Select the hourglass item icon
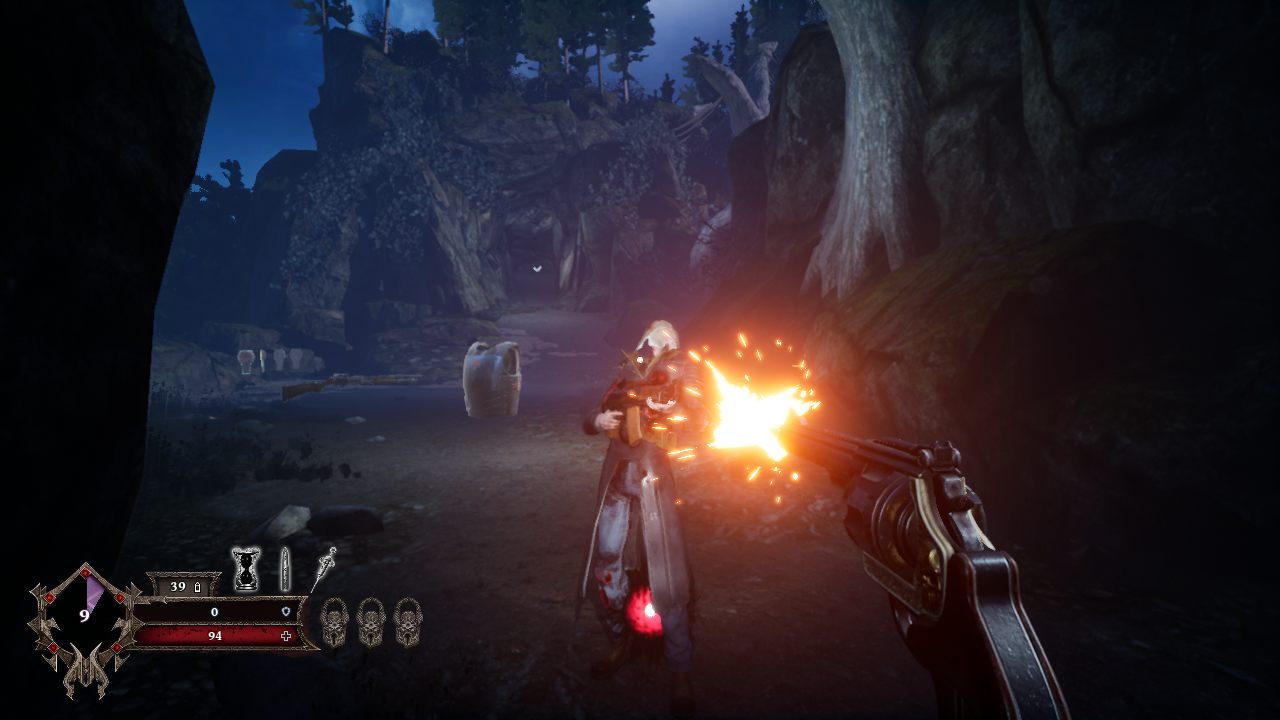This screenshot has height=720, width=1280. pyautogui.click(x=245, y=569)
